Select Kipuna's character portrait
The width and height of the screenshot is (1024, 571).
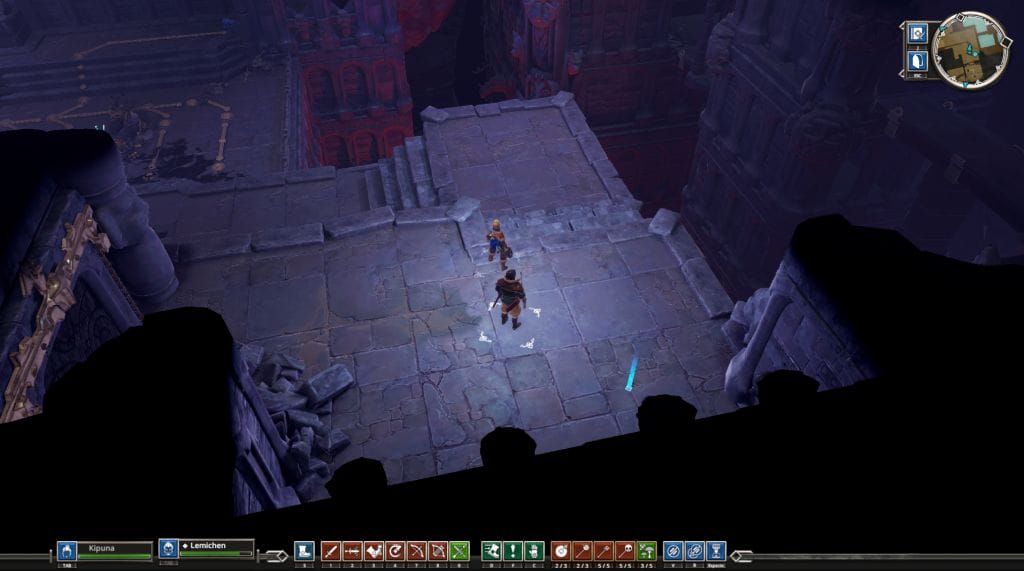(x=67, y=550)
